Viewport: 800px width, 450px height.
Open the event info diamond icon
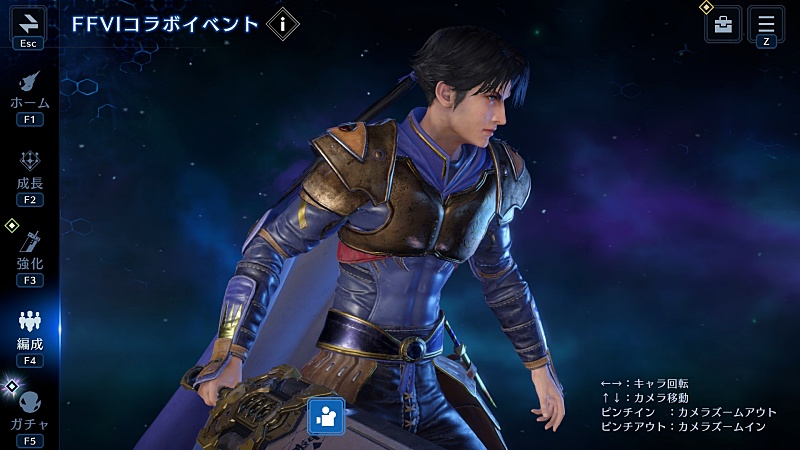click(x=283, y=24)
